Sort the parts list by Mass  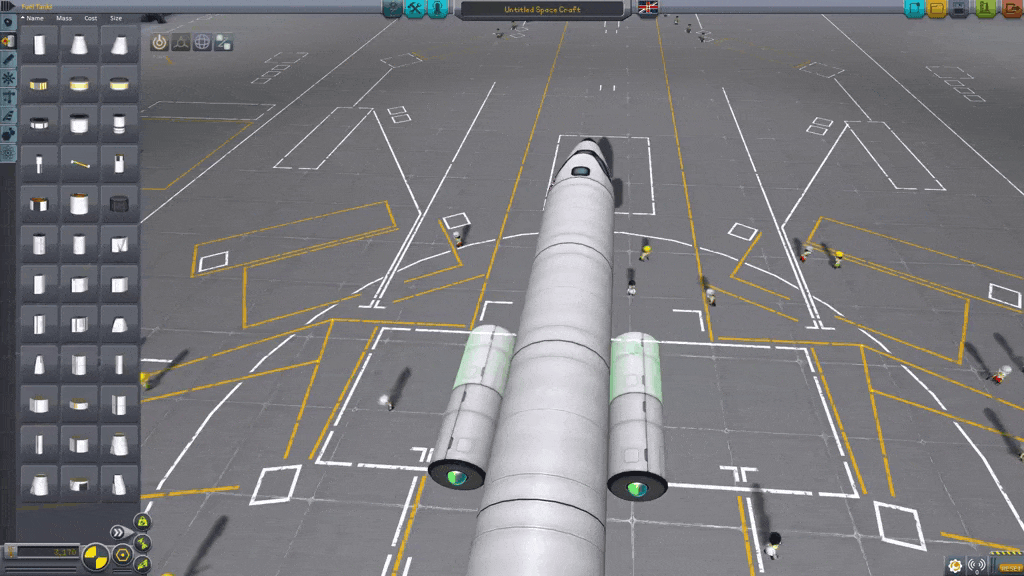click(63, 18)
